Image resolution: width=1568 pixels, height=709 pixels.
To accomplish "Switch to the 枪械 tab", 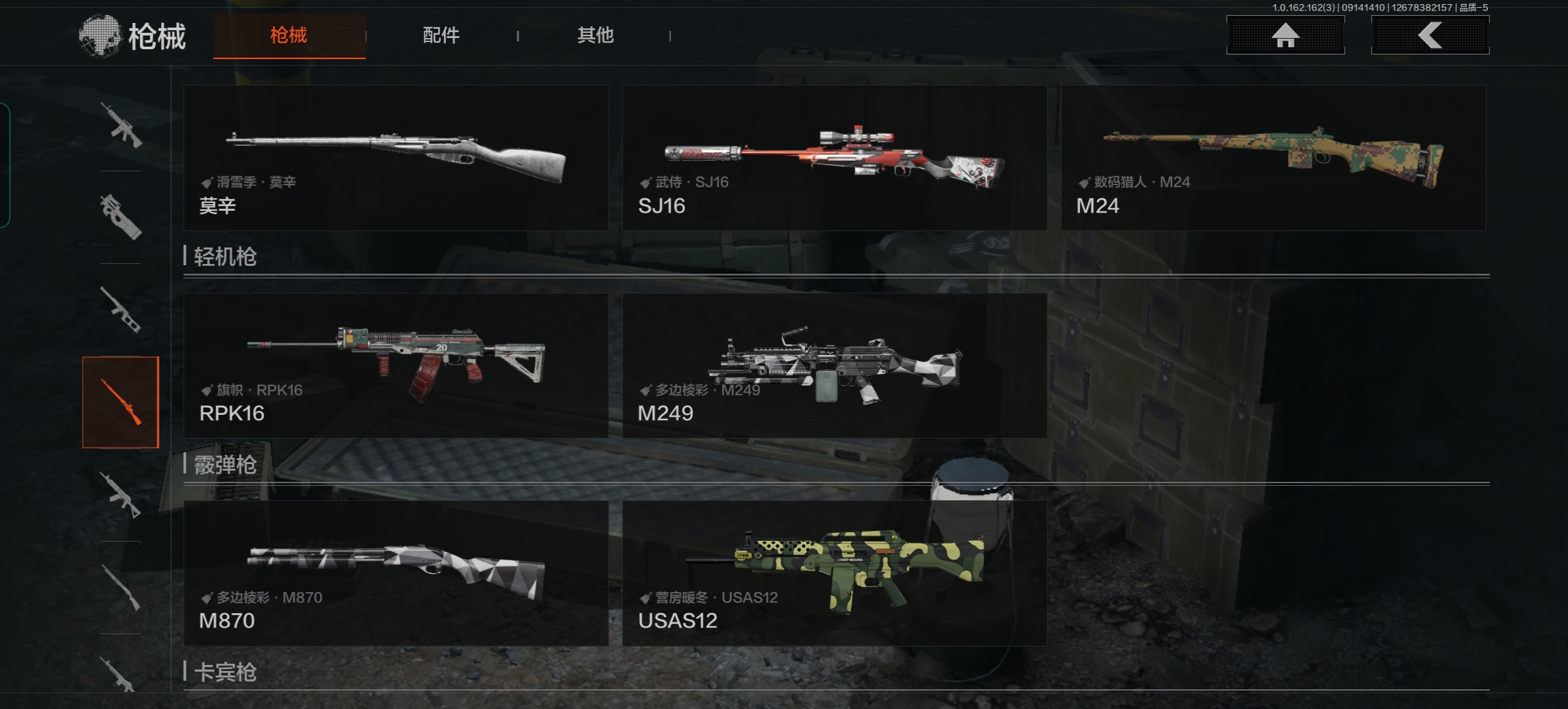I will point(289,35).
